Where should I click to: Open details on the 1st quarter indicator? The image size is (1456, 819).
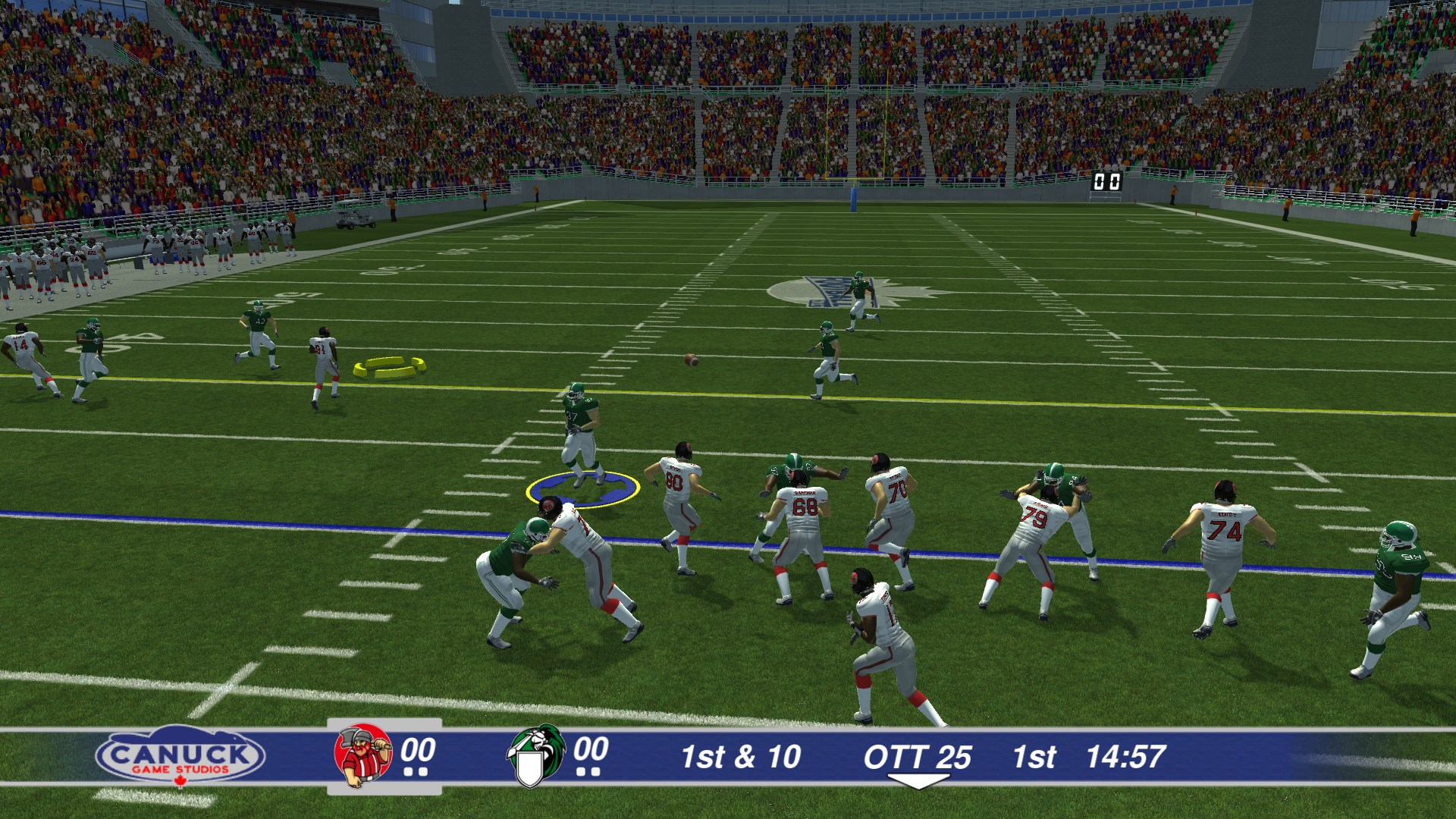(1037, 757)
